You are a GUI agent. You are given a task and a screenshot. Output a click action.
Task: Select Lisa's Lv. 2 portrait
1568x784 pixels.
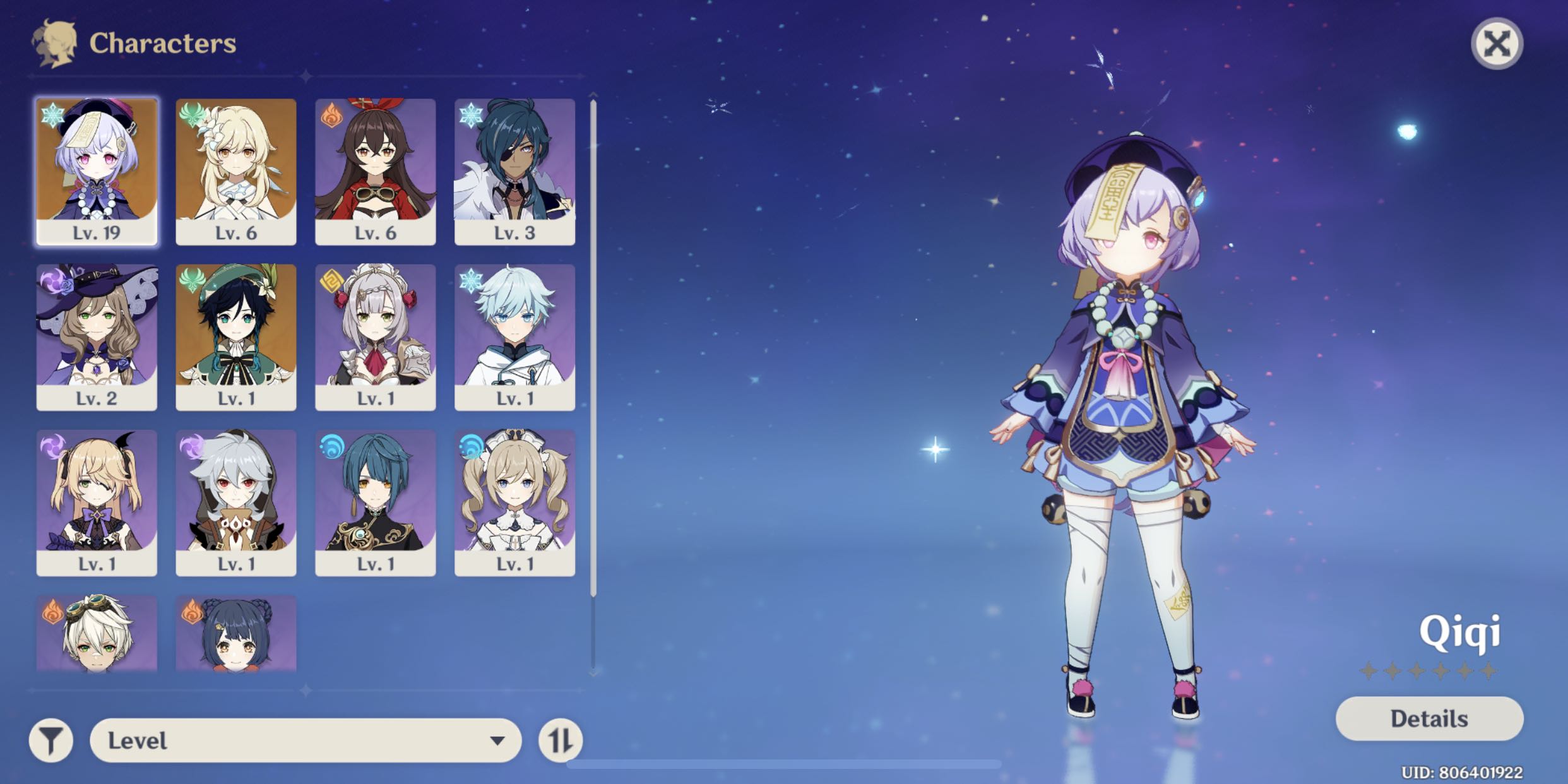(97, 337)
